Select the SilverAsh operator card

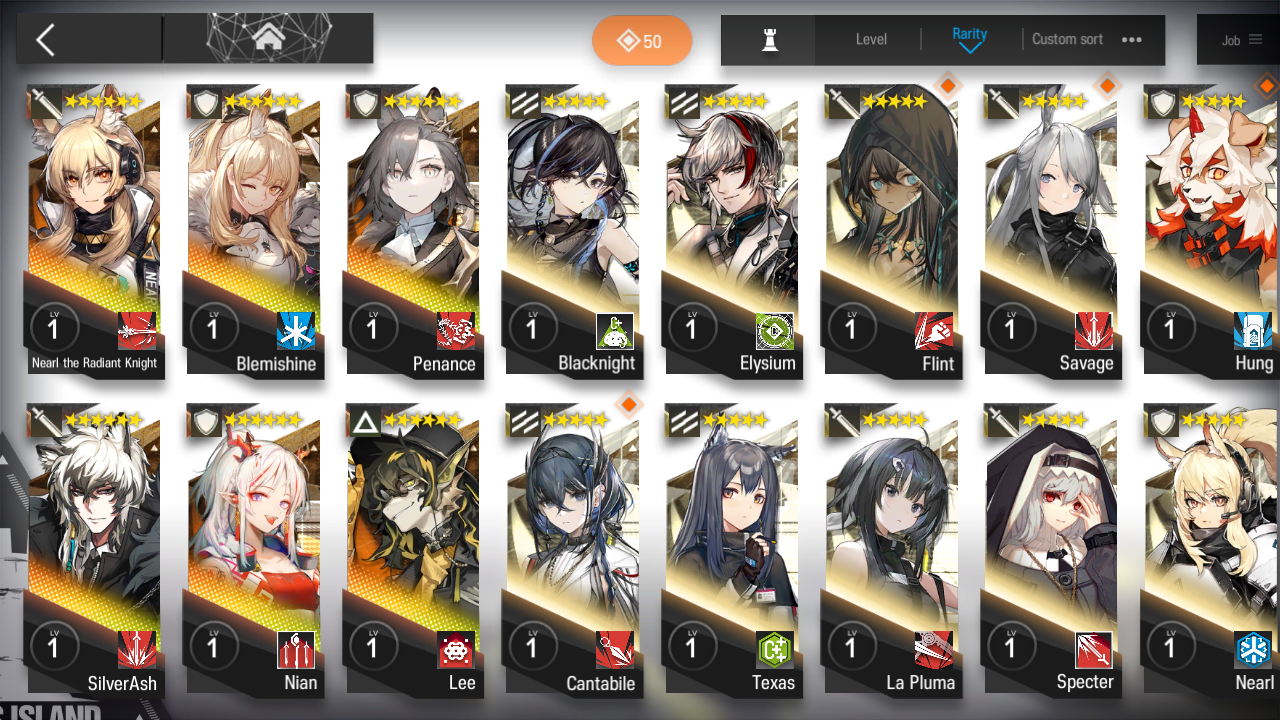tap(94, 550)
